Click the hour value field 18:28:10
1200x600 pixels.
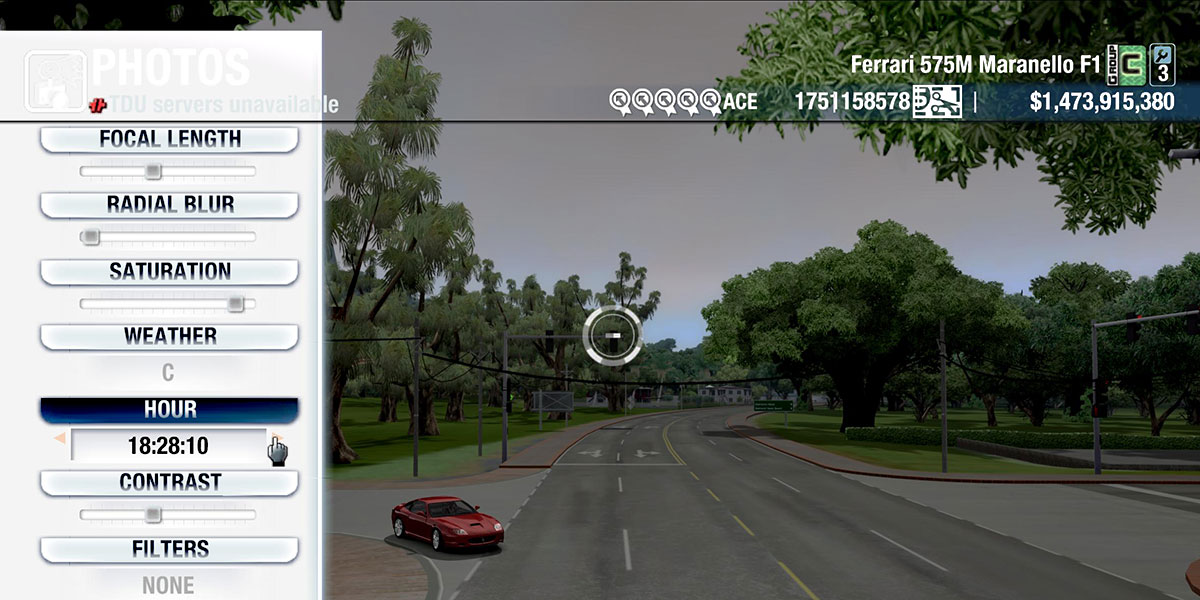pyautogui.click(x=167, y=445)
